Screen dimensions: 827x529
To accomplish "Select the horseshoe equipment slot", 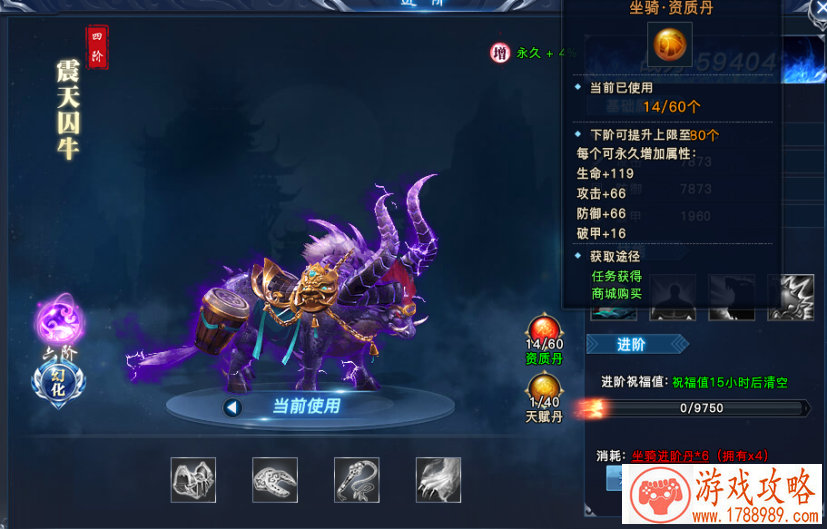I will tap(275, 479).
